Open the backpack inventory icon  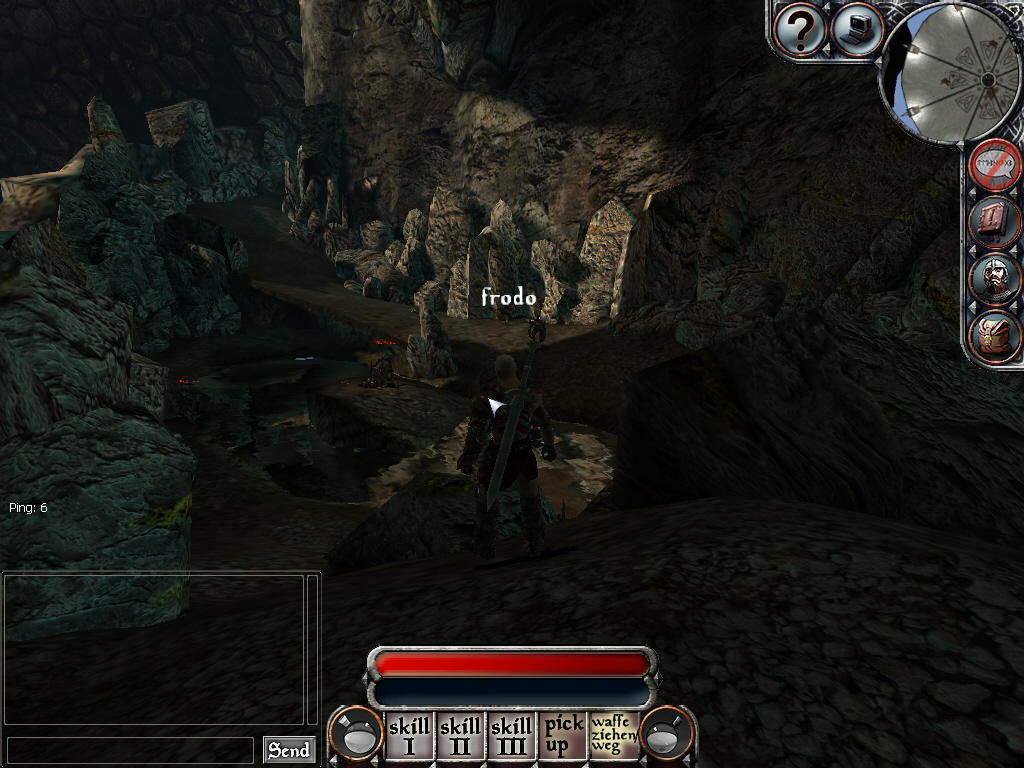(x=995, y=337)
